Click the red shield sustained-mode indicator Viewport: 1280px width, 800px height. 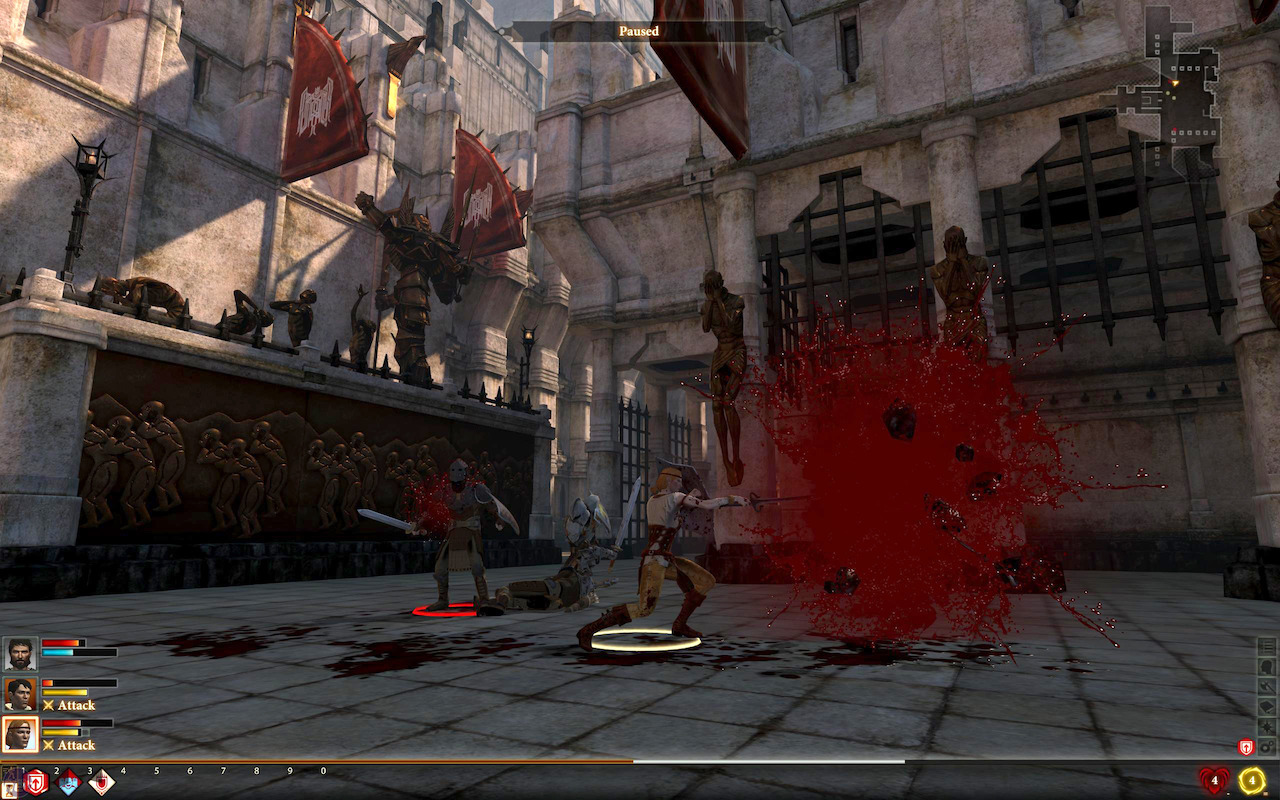pos(1246,746)
